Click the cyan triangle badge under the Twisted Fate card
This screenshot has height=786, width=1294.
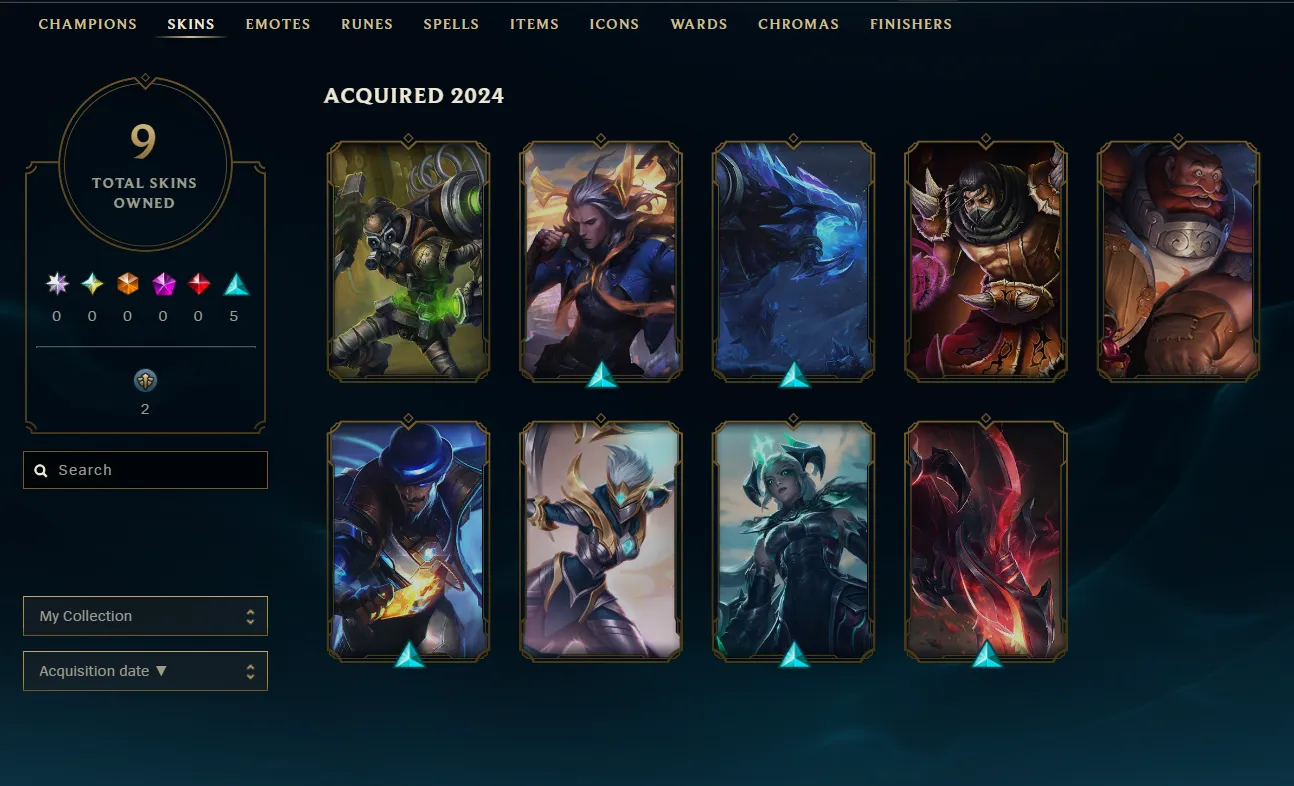pyautogui.click(x=408, y=658)
